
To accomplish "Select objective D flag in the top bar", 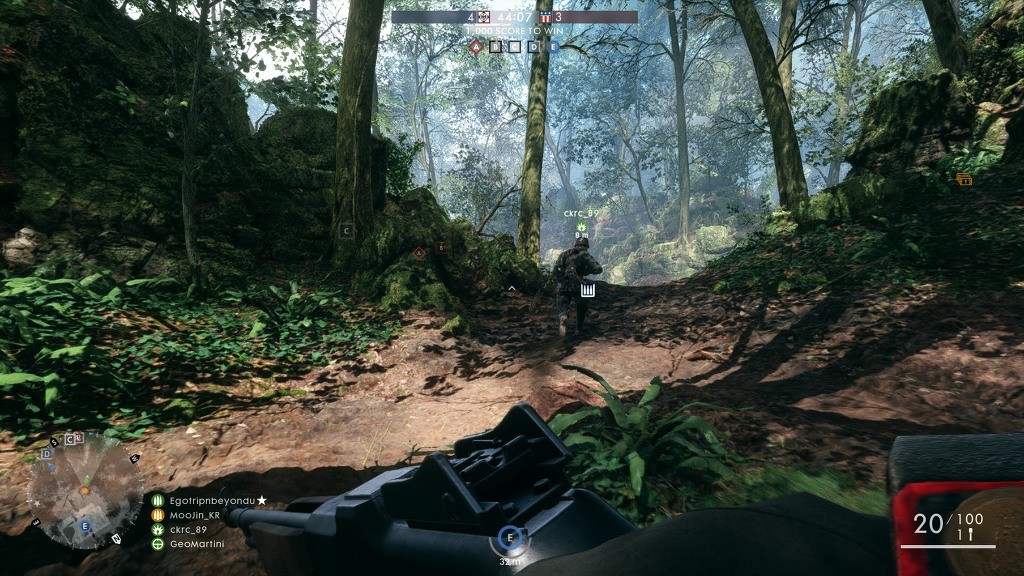I will 533,46.
